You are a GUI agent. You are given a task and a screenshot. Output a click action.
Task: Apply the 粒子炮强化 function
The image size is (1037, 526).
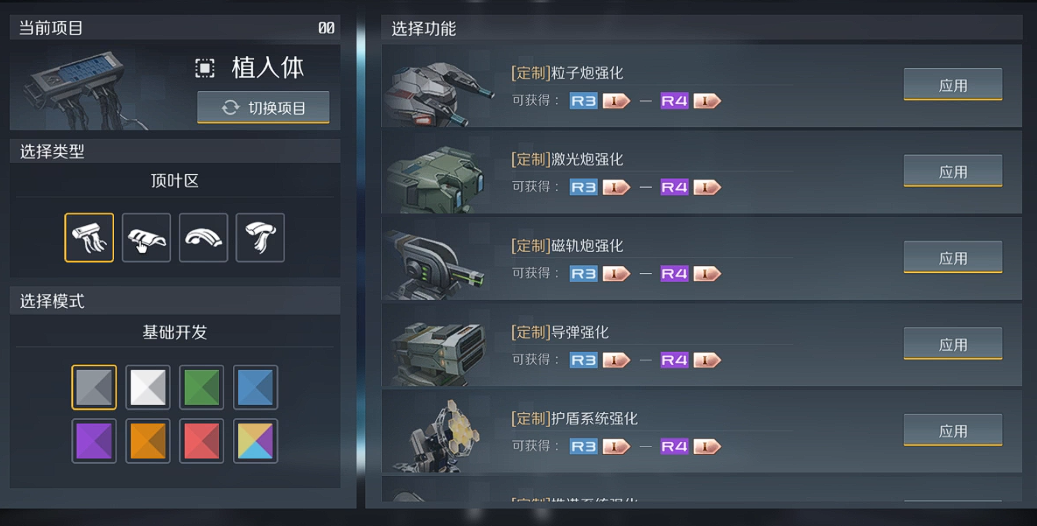click(x=952, y=85)
